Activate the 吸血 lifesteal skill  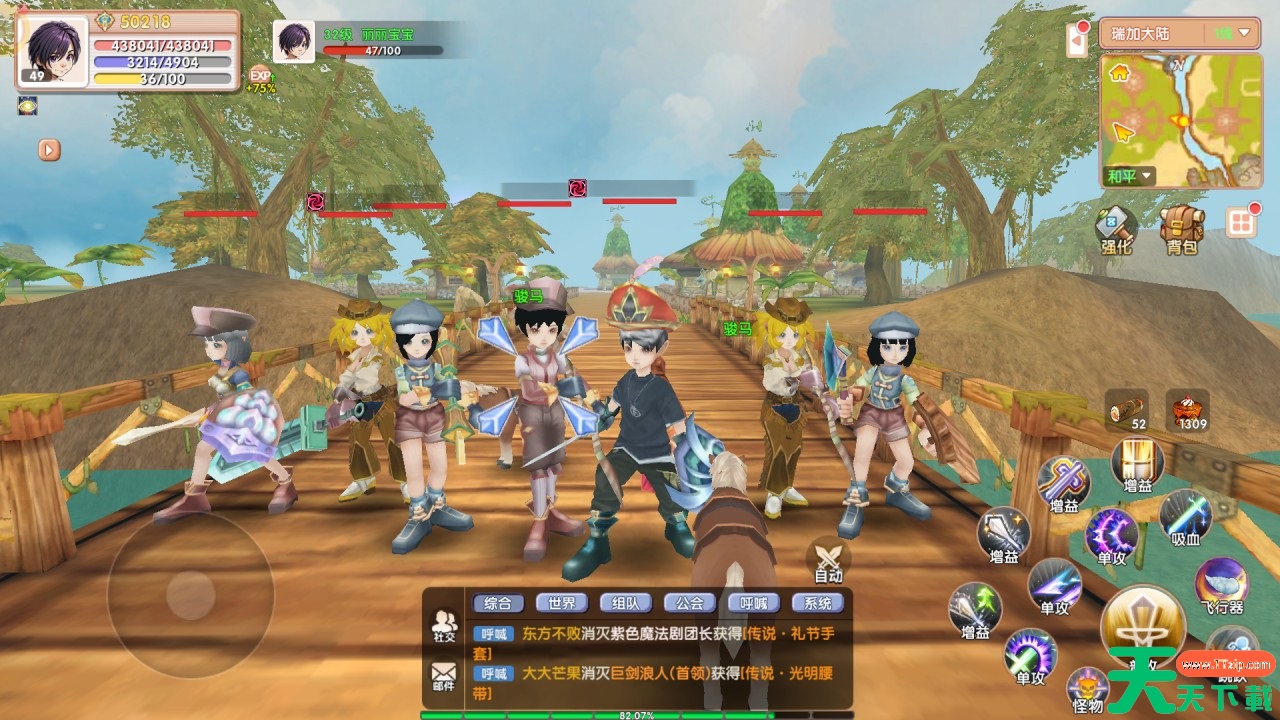1186,518
